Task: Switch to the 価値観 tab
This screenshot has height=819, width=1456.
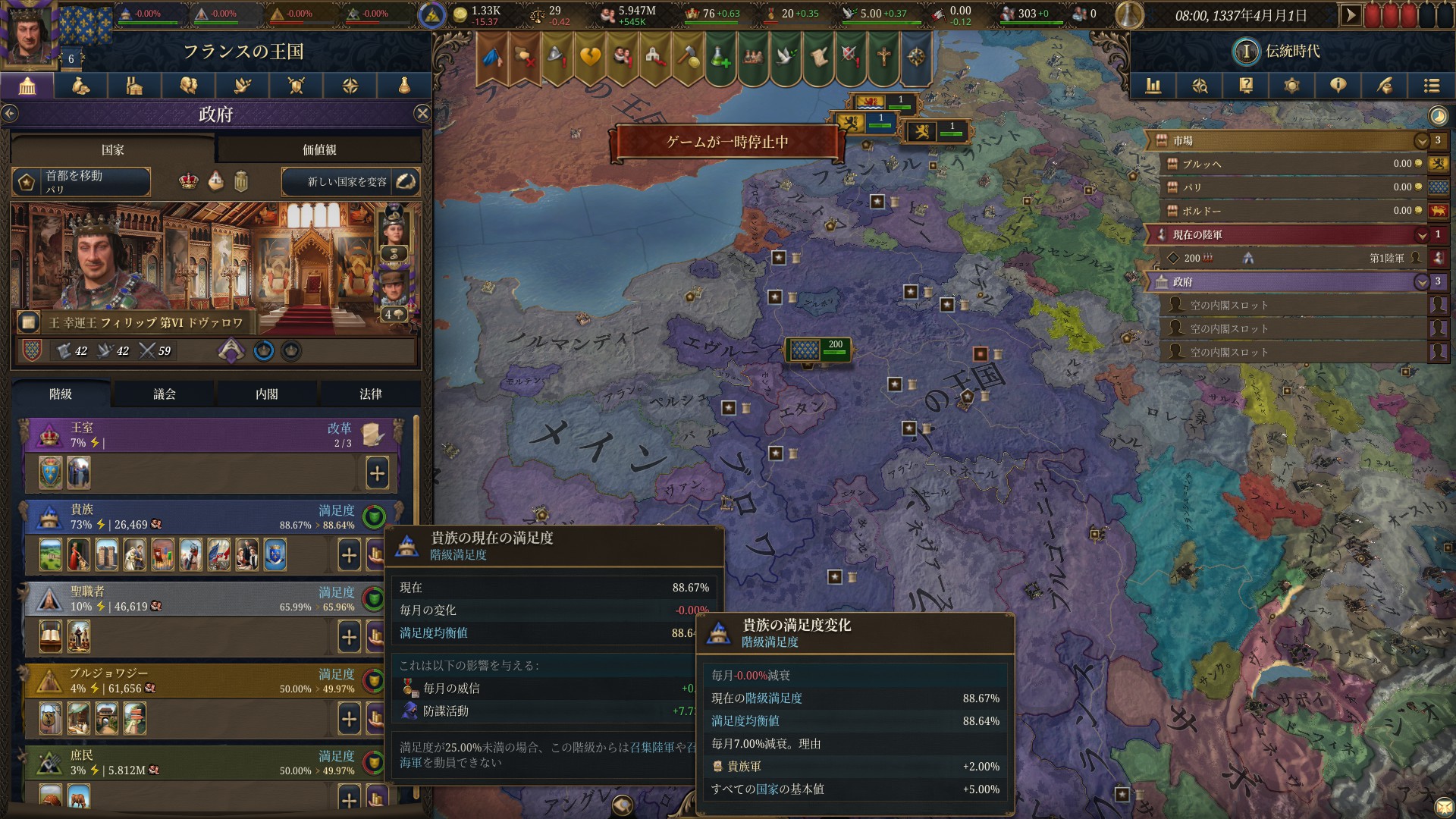Action: [x=319, y=149]
